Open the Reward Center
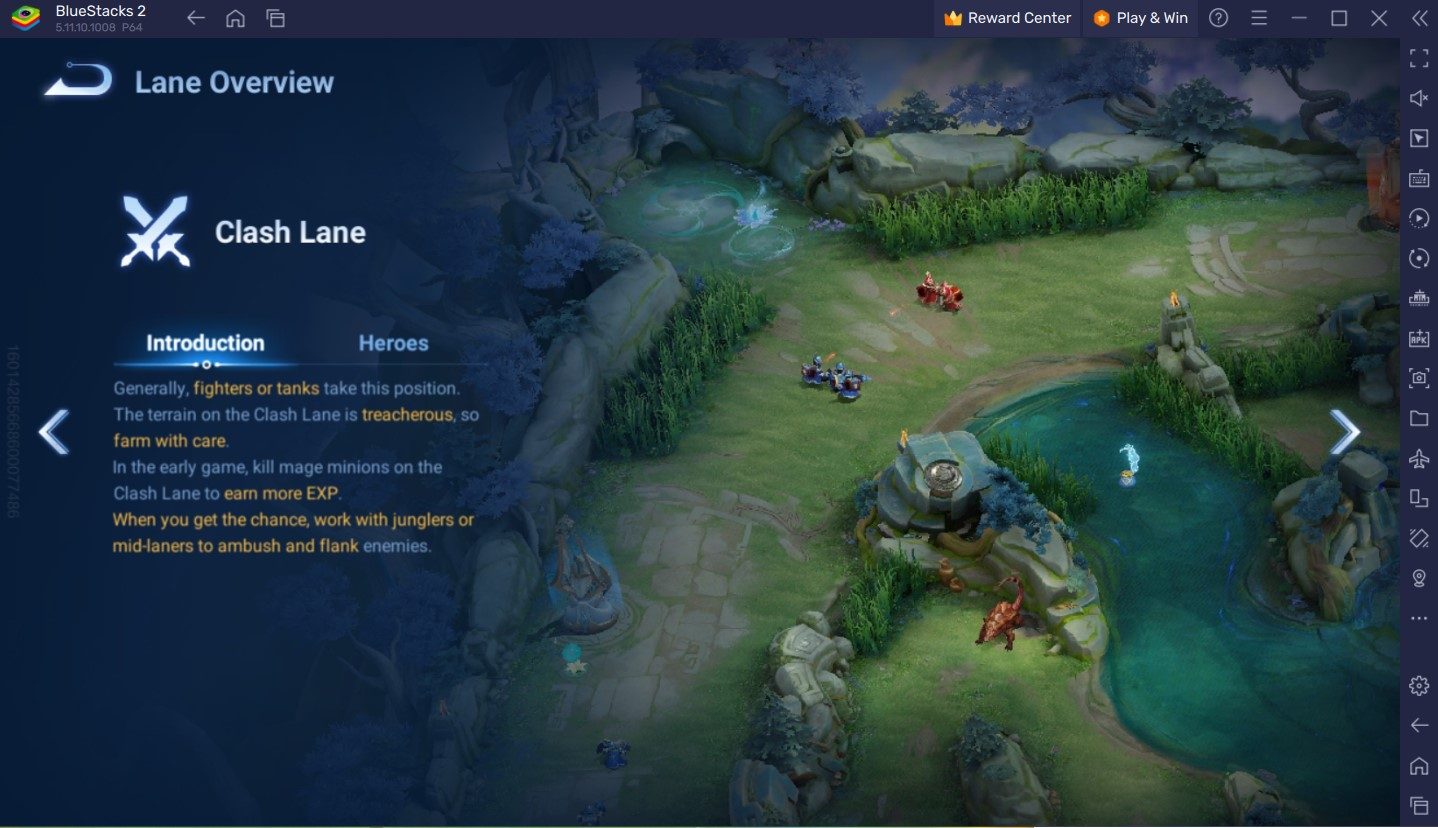This screenshot has width=1438, height=828. pos(1006,17)
